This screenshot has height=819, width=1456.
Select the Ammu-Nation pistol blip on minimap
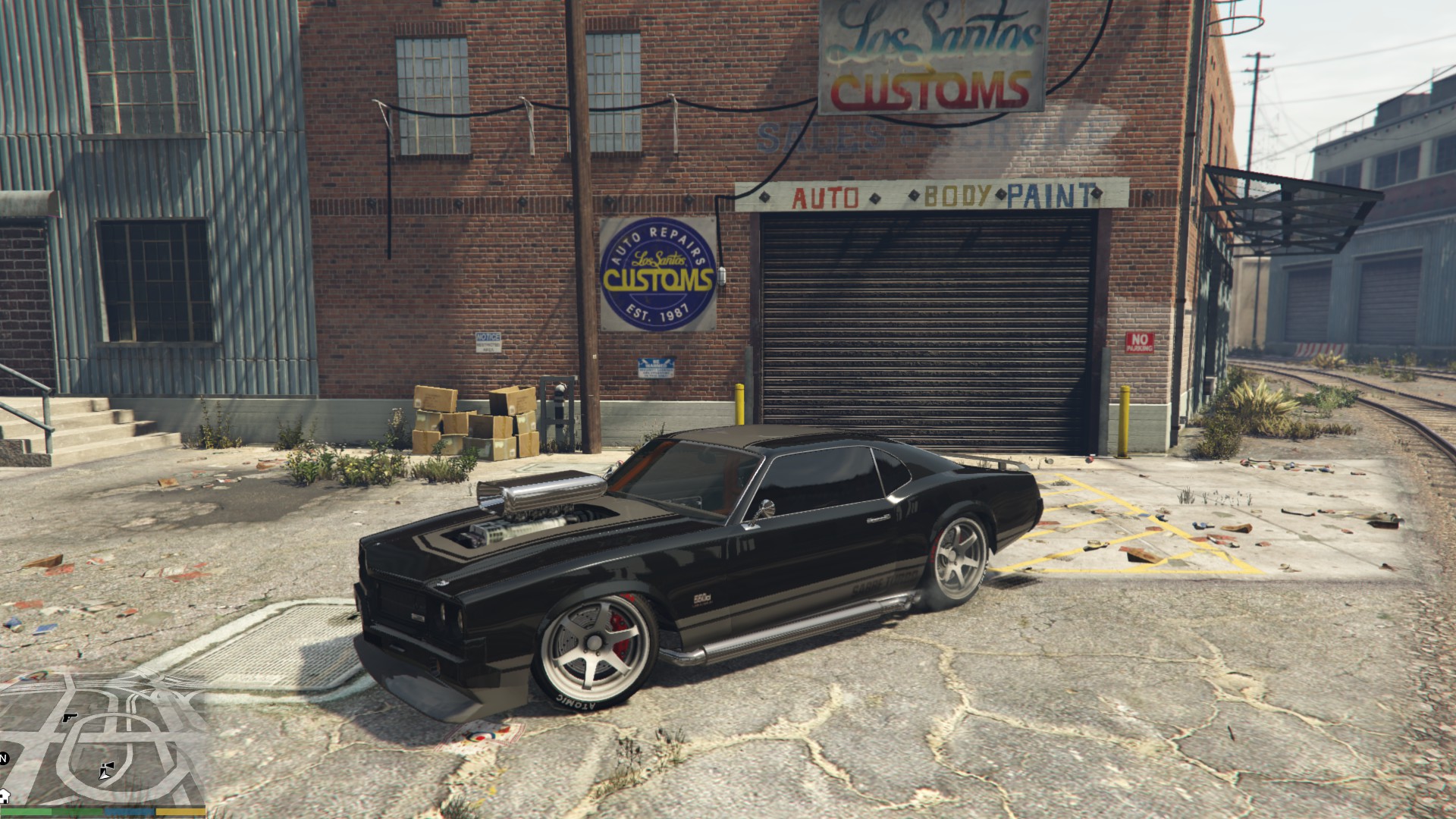(71, 717)
